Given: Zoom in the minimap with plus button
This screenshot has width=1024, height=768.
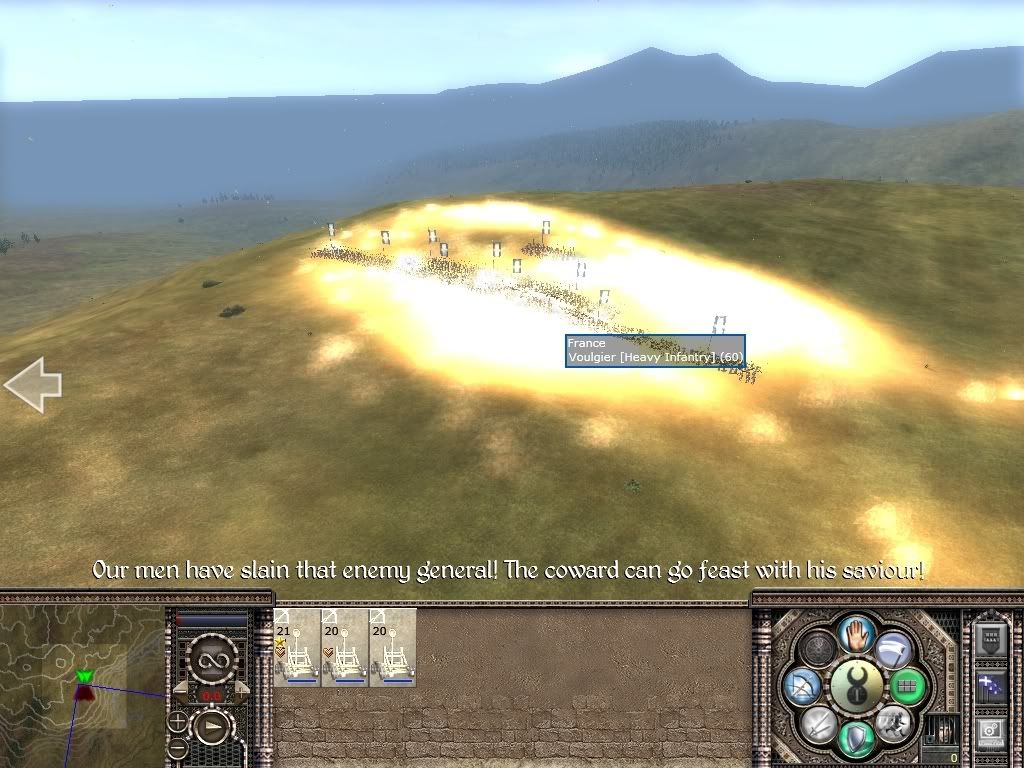Looking at the screenshot, I should pyautogui.click(x=177, y=720).
